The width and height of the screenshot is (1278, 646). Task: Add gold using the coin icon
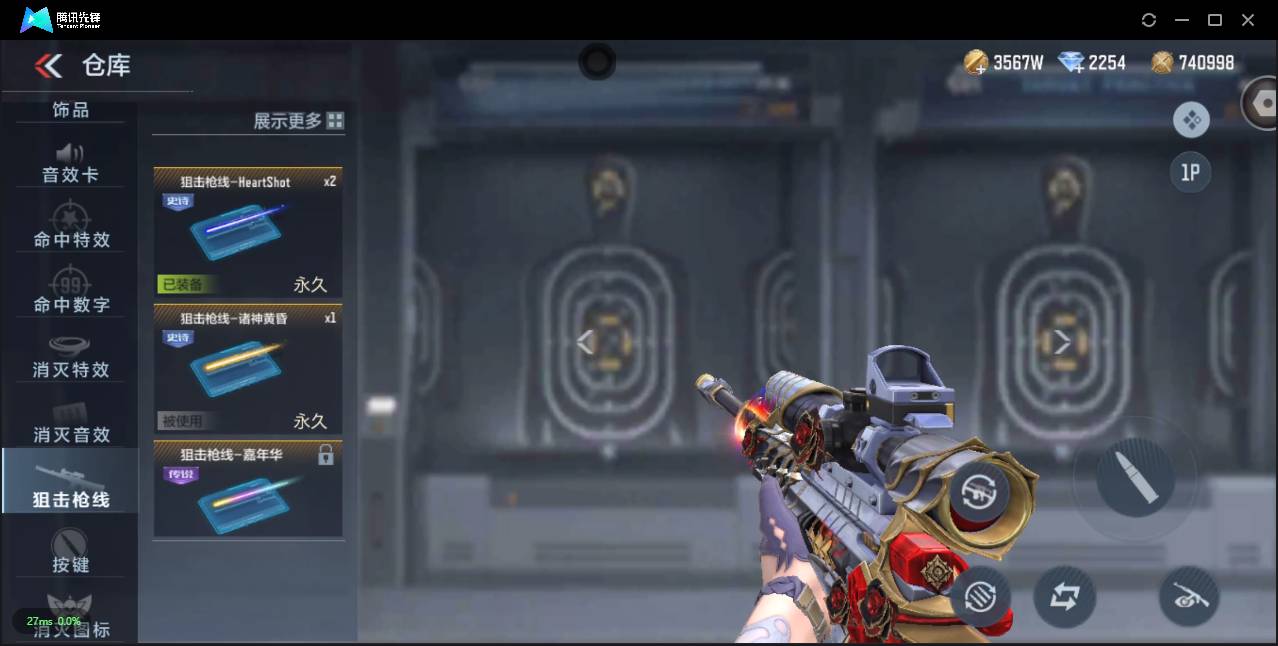[976, 63]
